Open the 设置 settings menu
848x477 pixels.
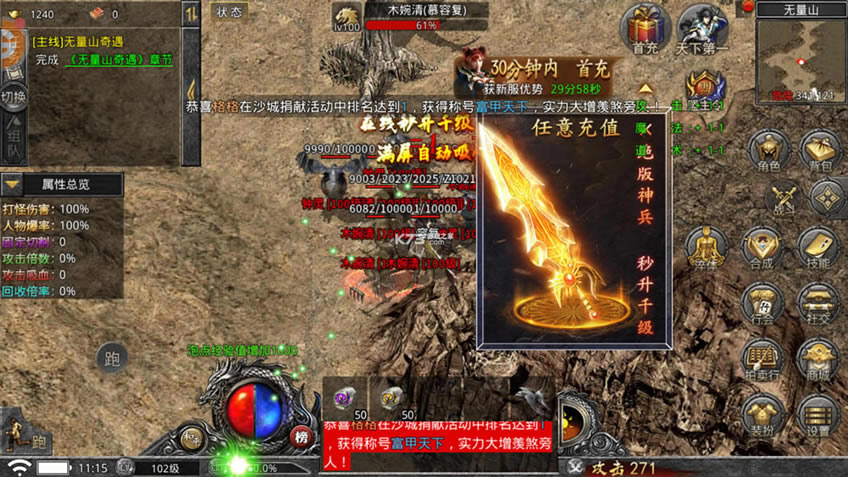coord(818,414)
